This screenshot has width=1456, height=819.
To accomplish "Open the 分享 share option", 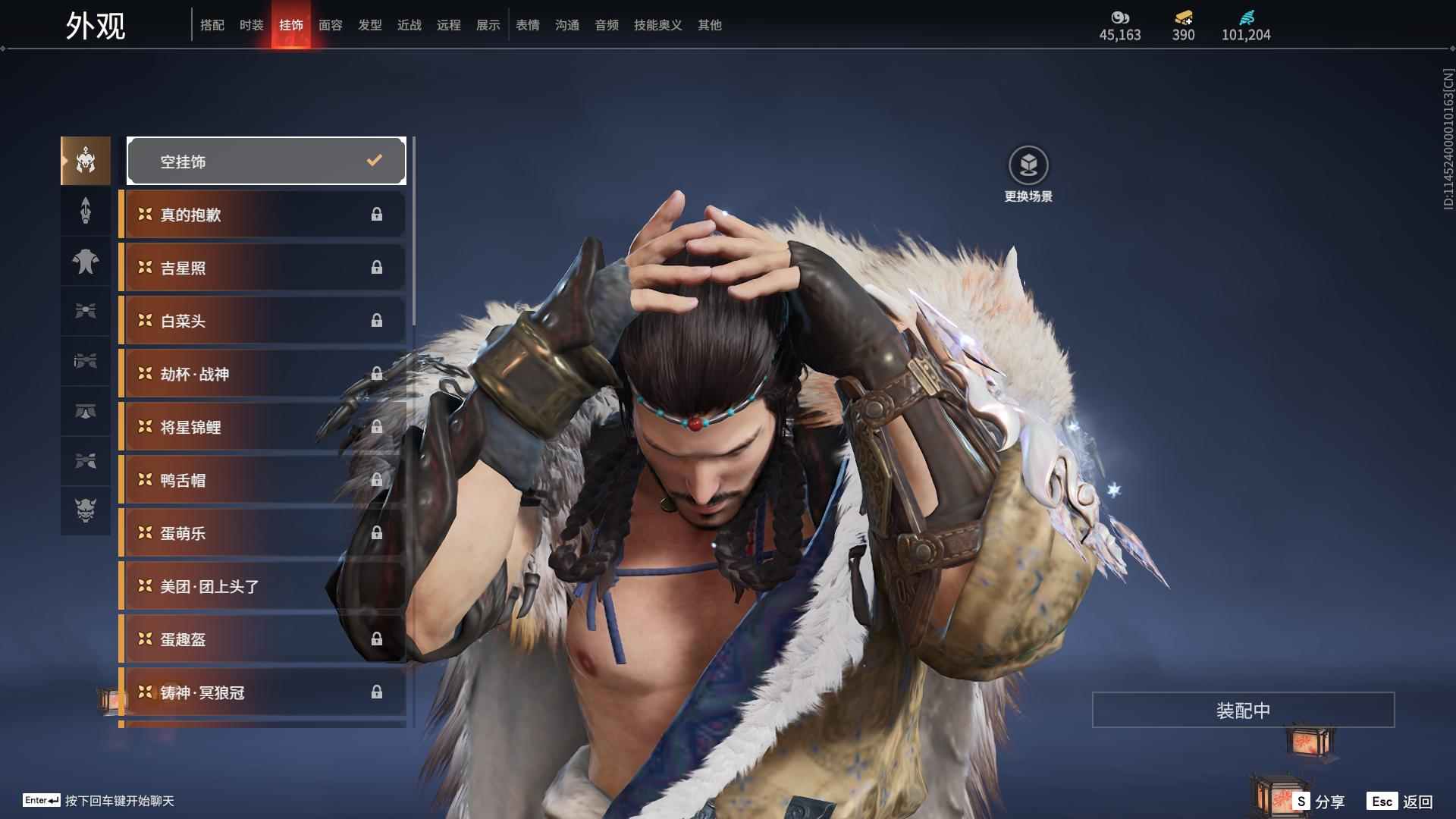I will tap(1320, 802).
